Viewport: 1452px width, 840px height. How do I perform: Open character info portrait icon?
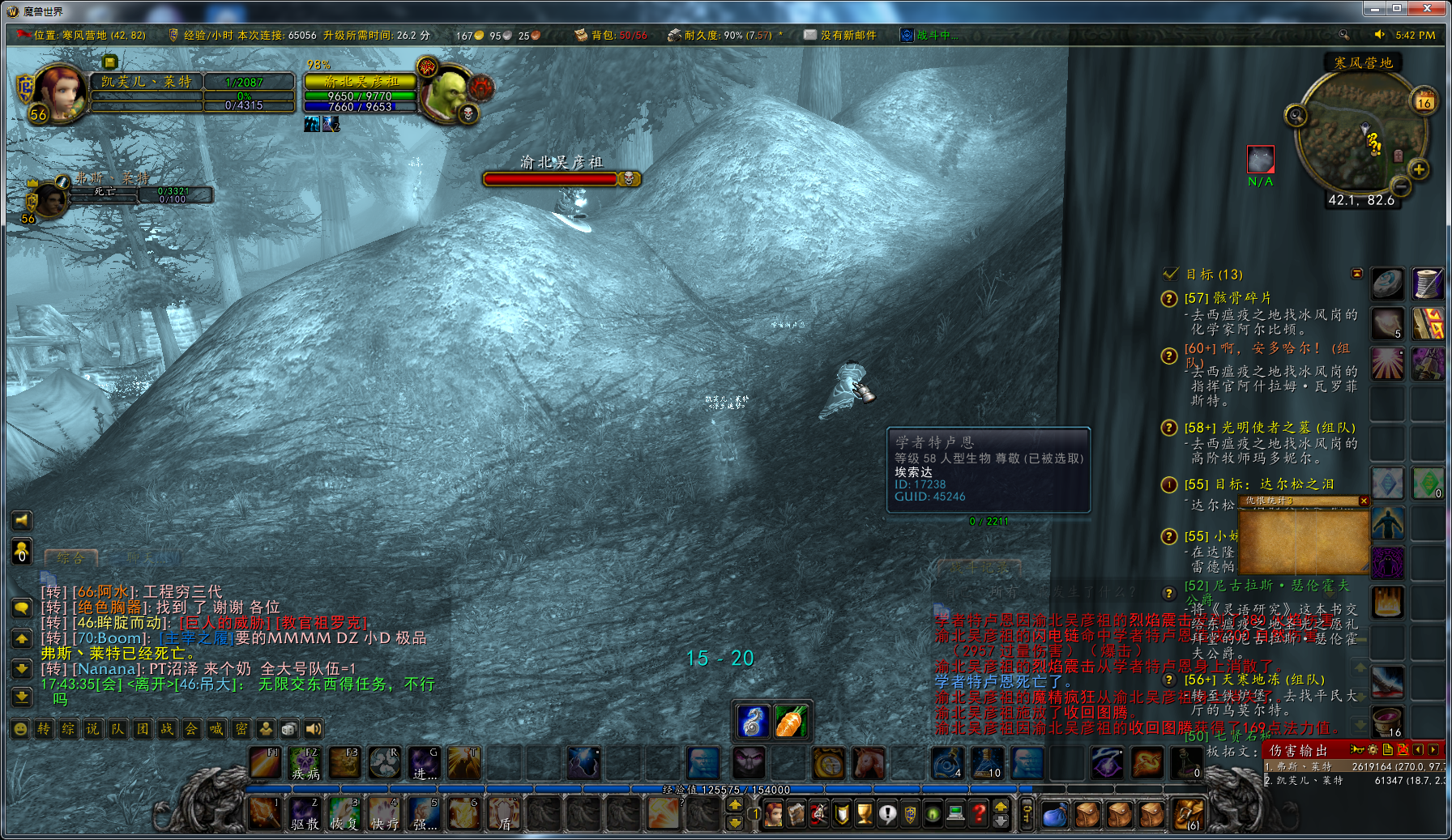[773, 814]
